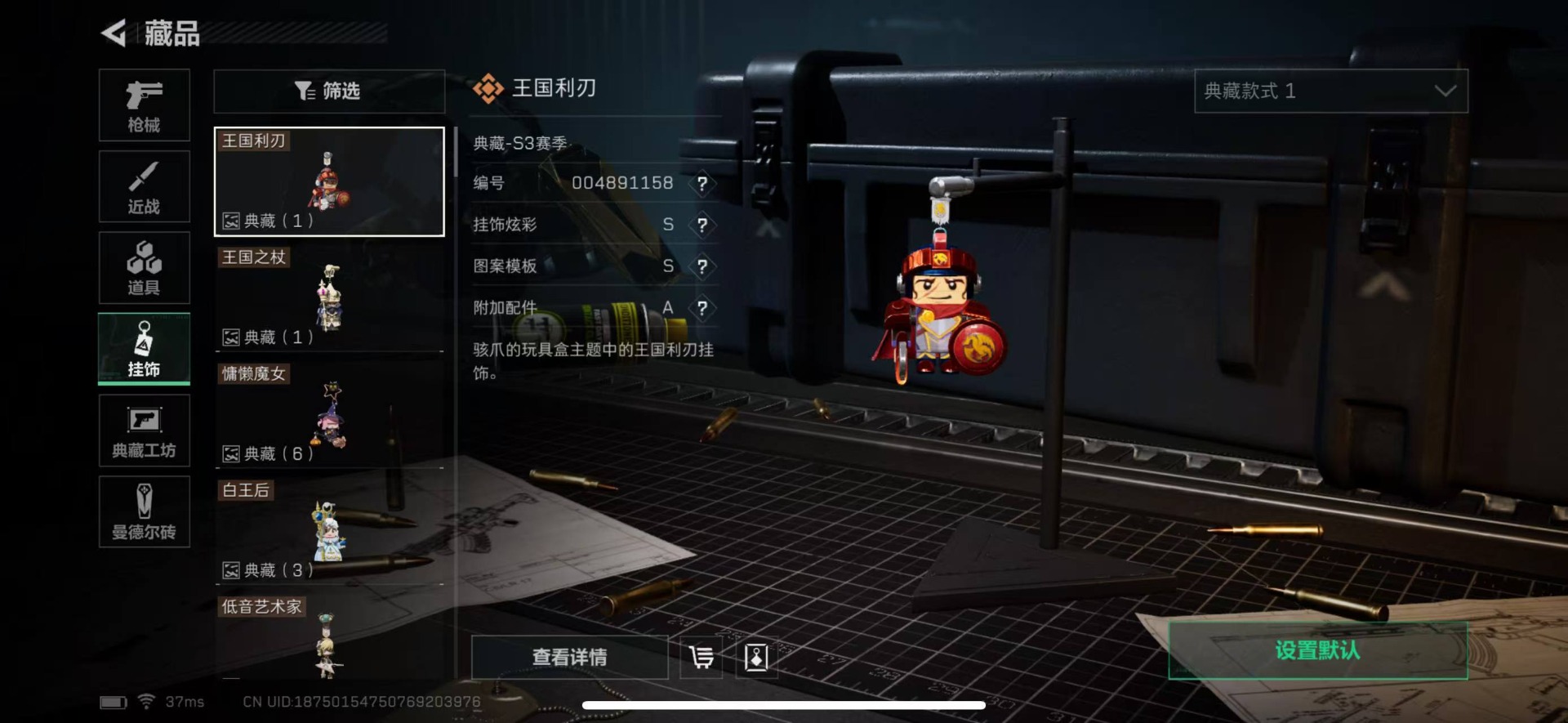
Task: Show help for 图案模板 rating
Action: (x=702, y=267)
